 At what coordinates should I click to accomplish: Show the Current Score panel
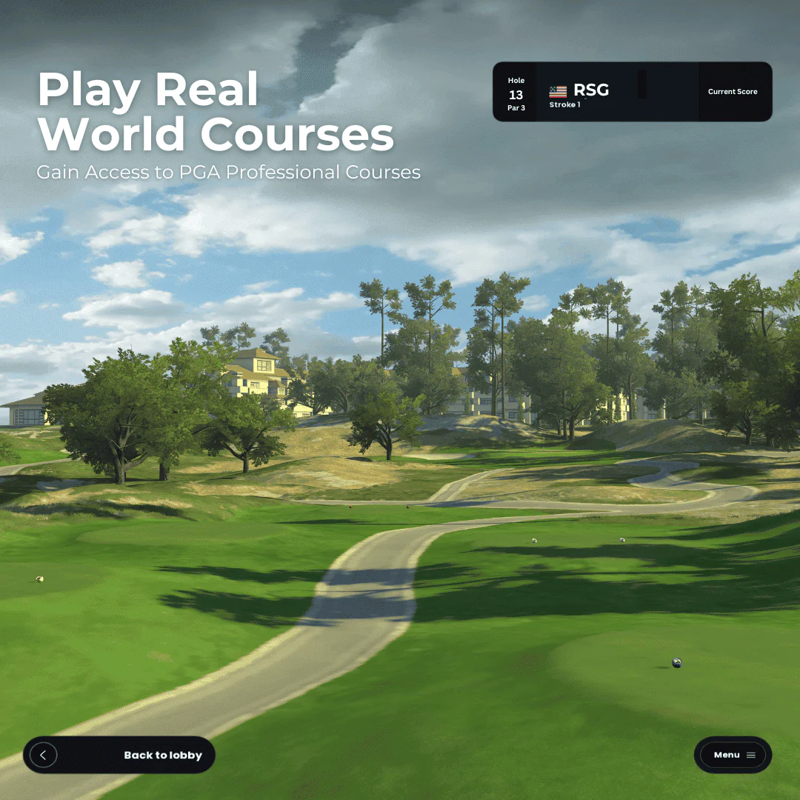click(733, 92)
